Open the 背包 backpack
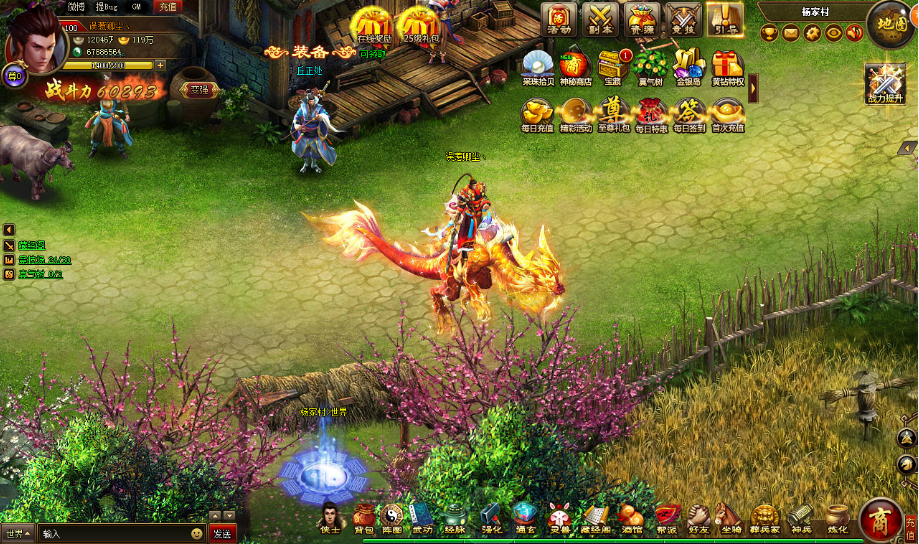919x544 pixels. pos(365,516)
